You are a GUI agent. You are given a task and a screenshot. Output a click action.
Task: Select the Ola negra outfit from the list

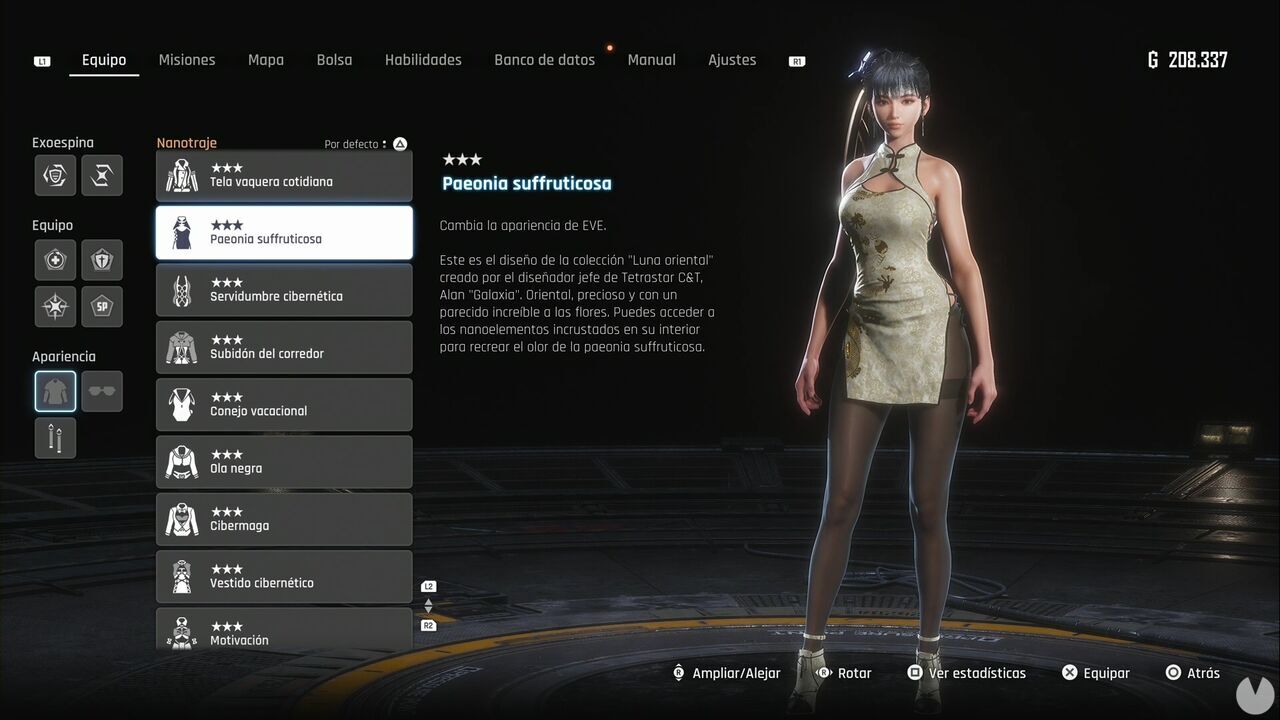coord(284,461)
